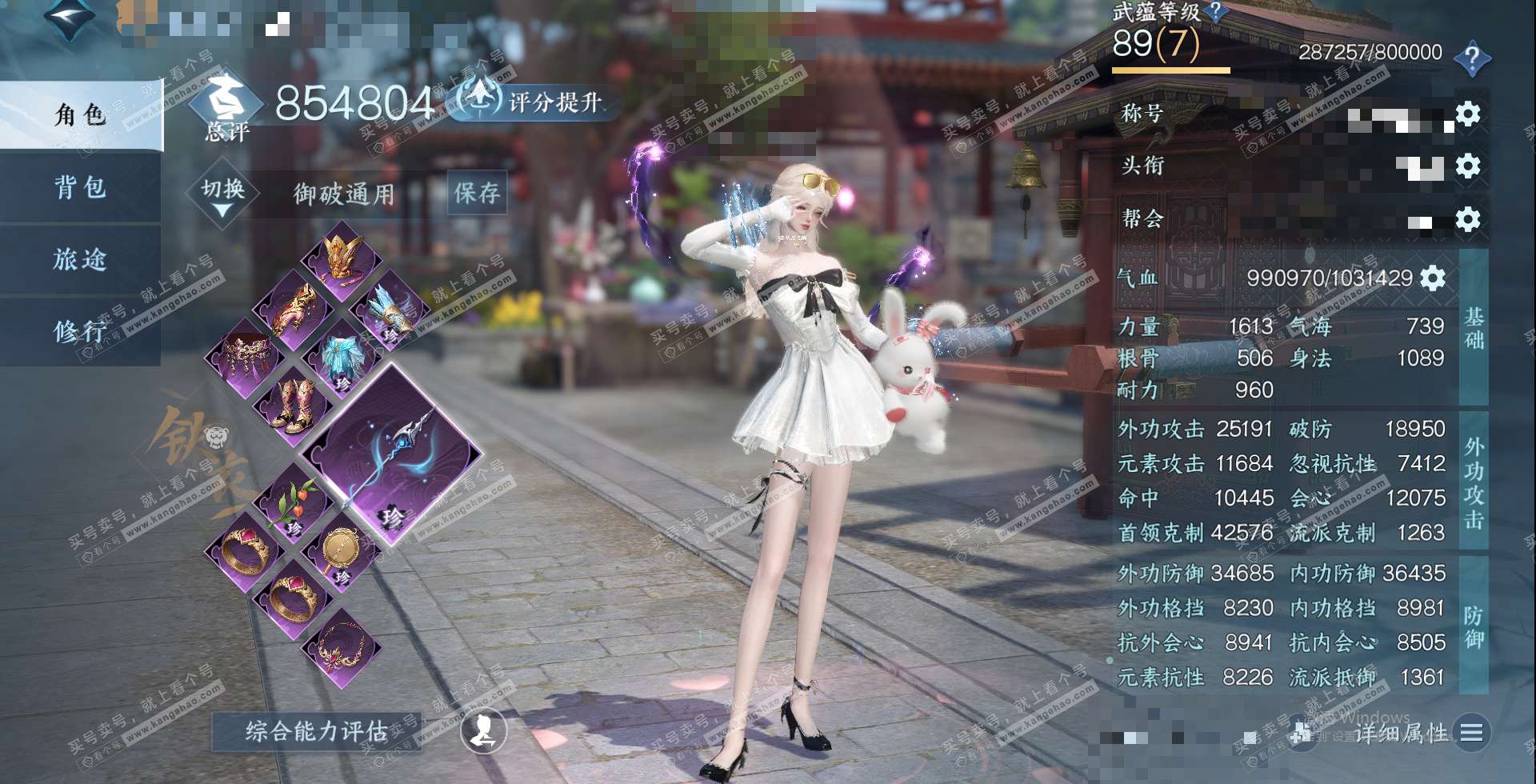Open the 气血 health settings gear
This screenshot has height=784, width=1536.
coord(1433,278)
